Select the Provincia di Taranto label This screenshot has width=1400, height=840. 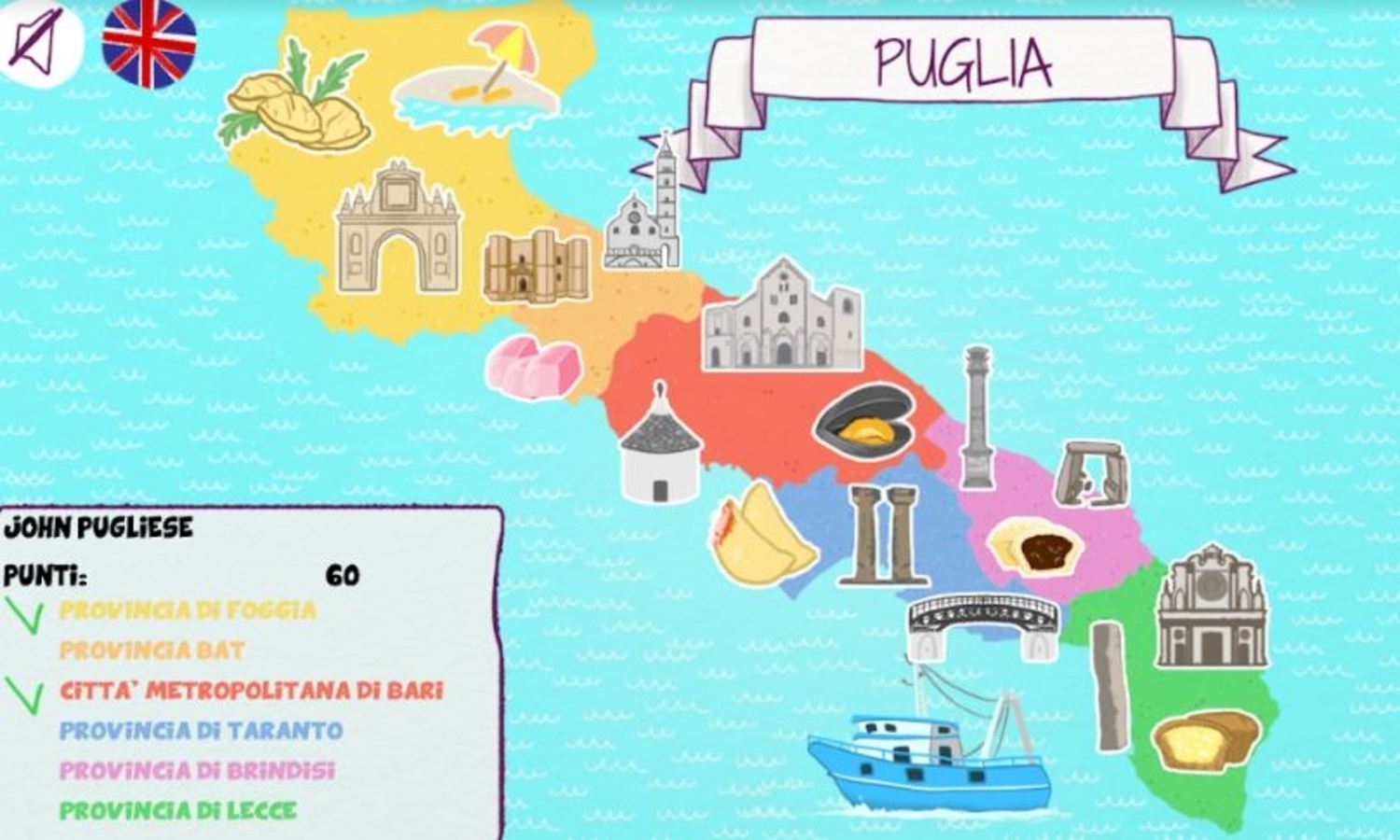tap(201, 733)
